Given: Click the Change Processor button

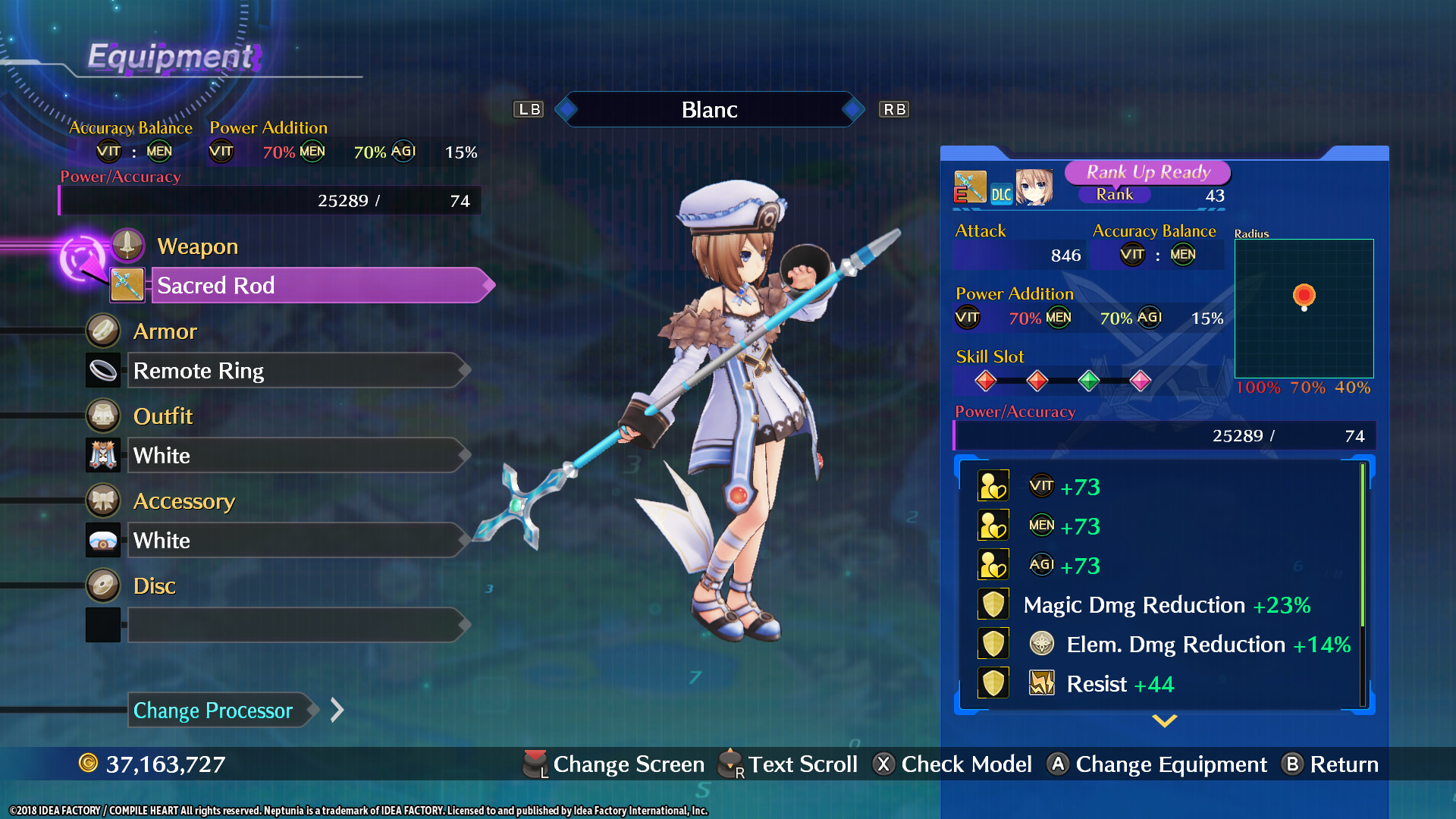Looking at the screenshot, I should pyautogui.click(x=213, y=711).
